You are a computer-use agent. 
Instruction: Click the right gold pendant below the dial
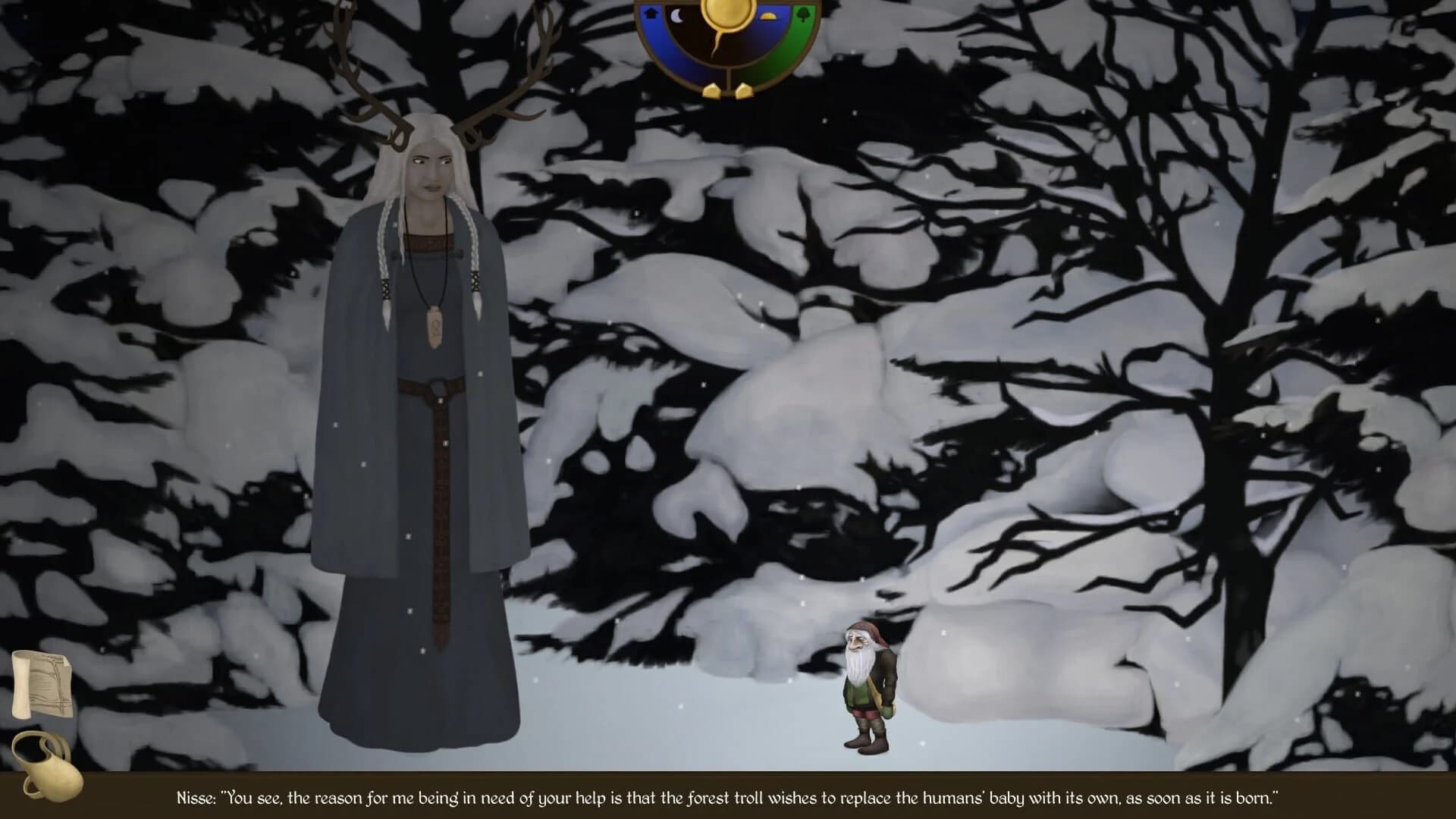744,90
